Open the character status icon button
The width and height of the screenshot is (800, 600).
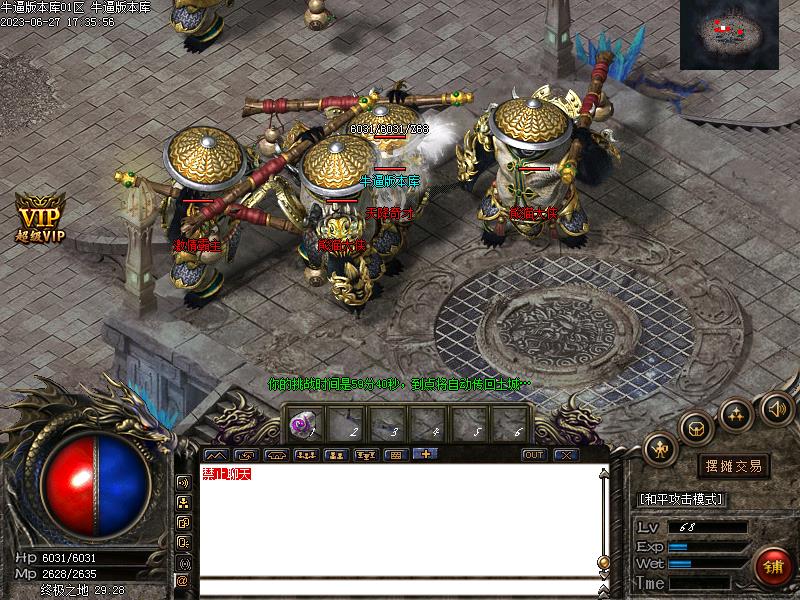(x=660, y=449)
